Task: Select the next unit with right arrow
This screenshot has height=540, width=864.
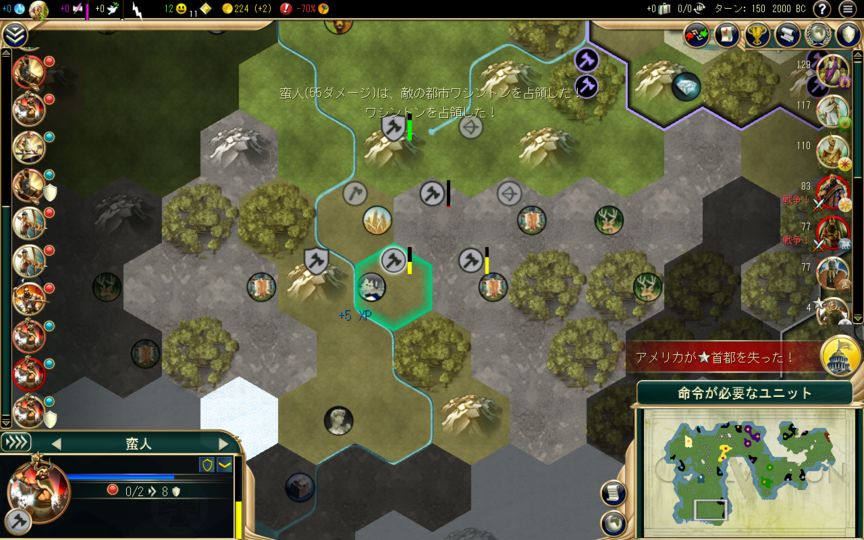Action: coord(223,443)
